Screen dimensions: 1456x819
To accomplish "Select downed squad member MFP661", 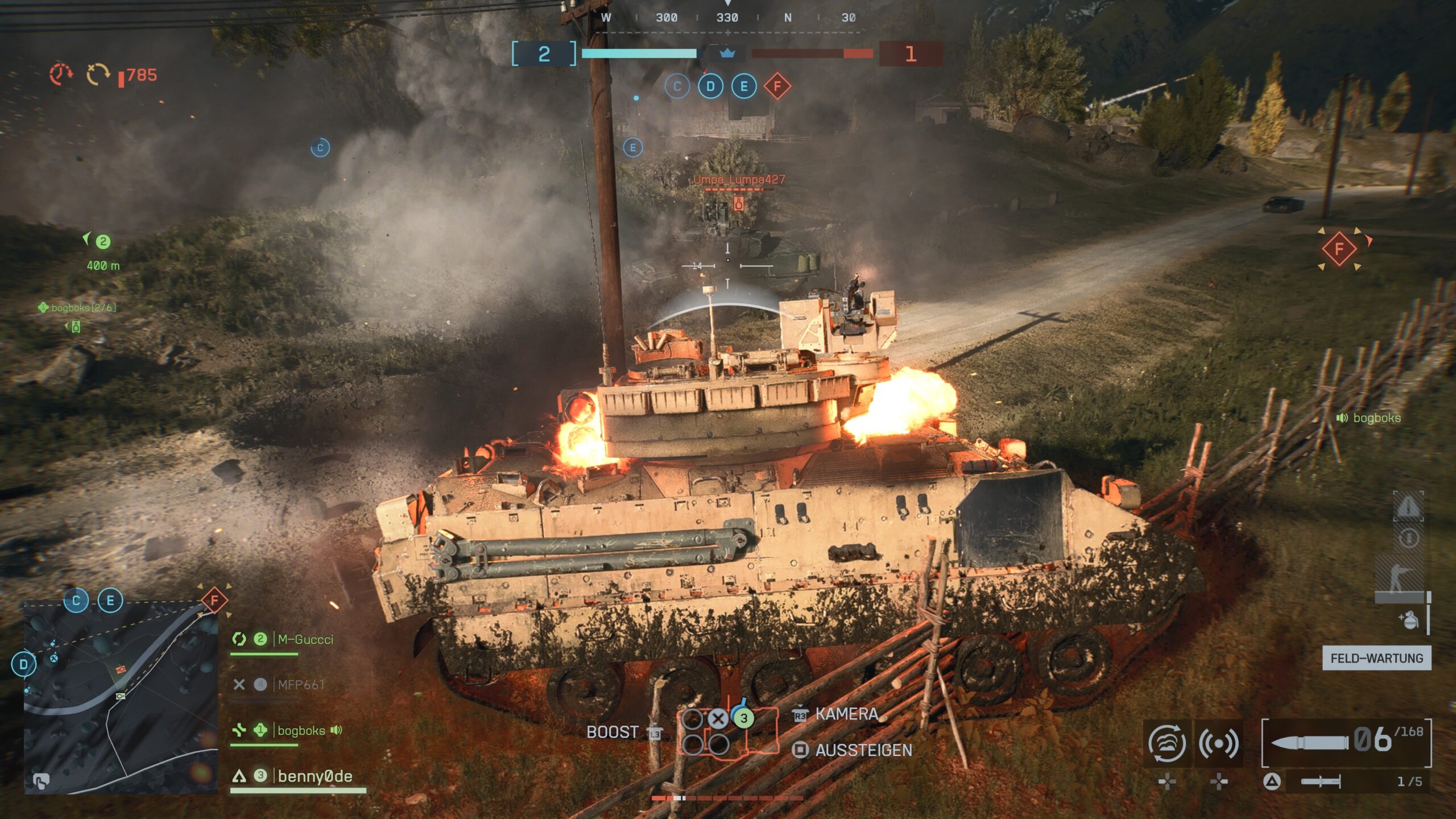I will [300, 685].
